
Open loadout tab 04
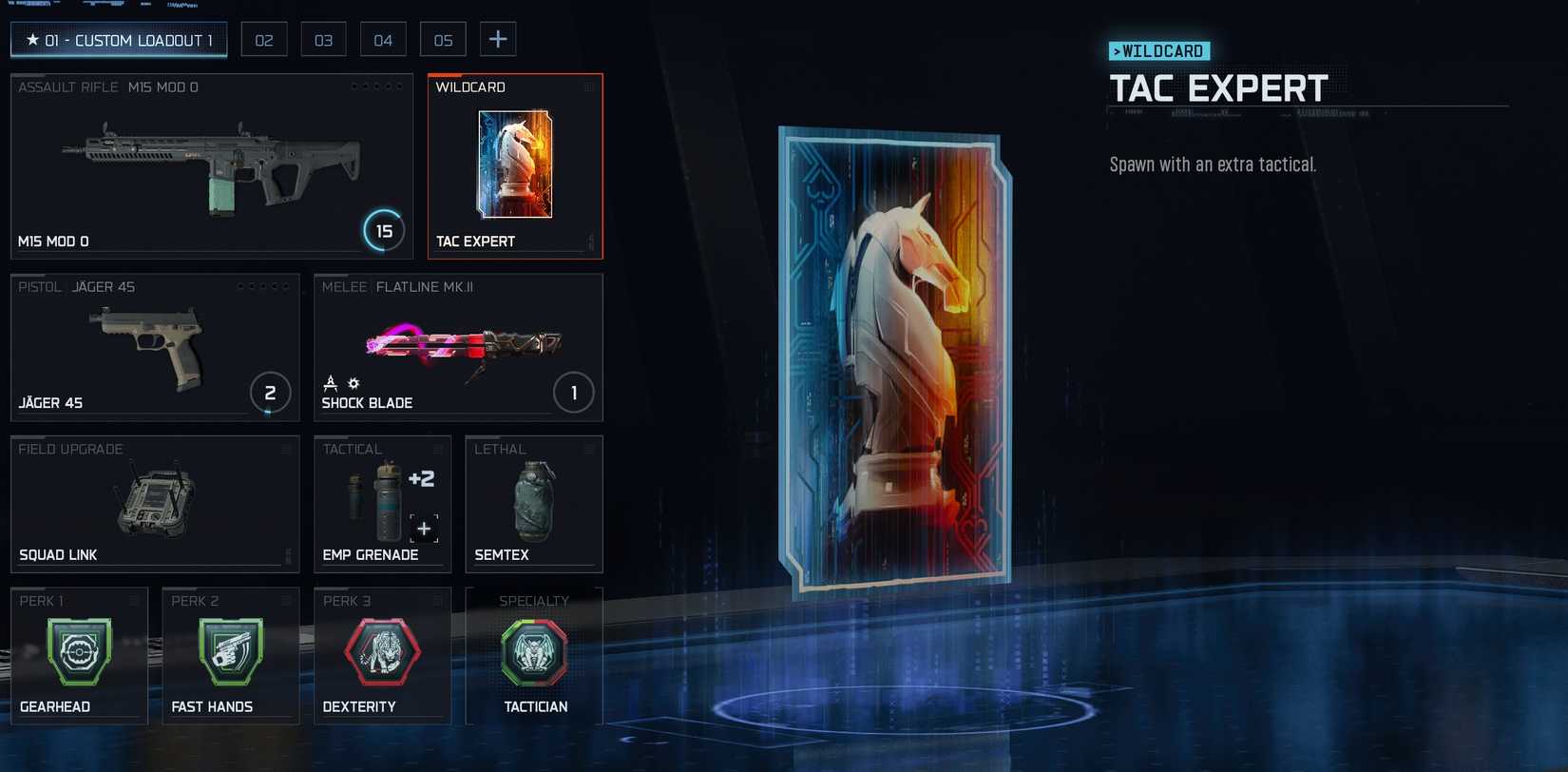pyautogui.click(x=383, y=40)
